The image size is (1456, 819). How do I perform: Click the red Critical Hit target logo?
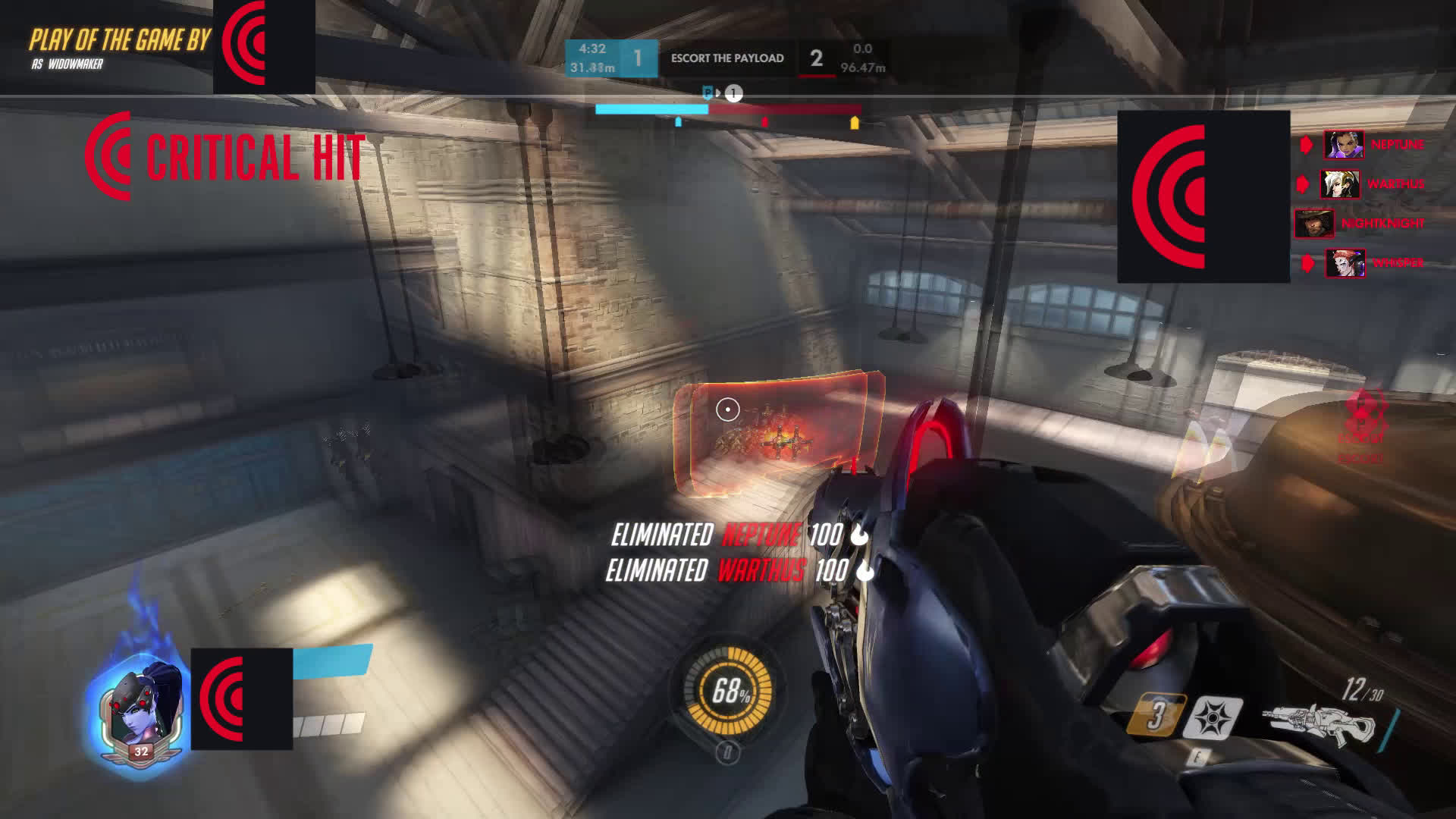110,155
